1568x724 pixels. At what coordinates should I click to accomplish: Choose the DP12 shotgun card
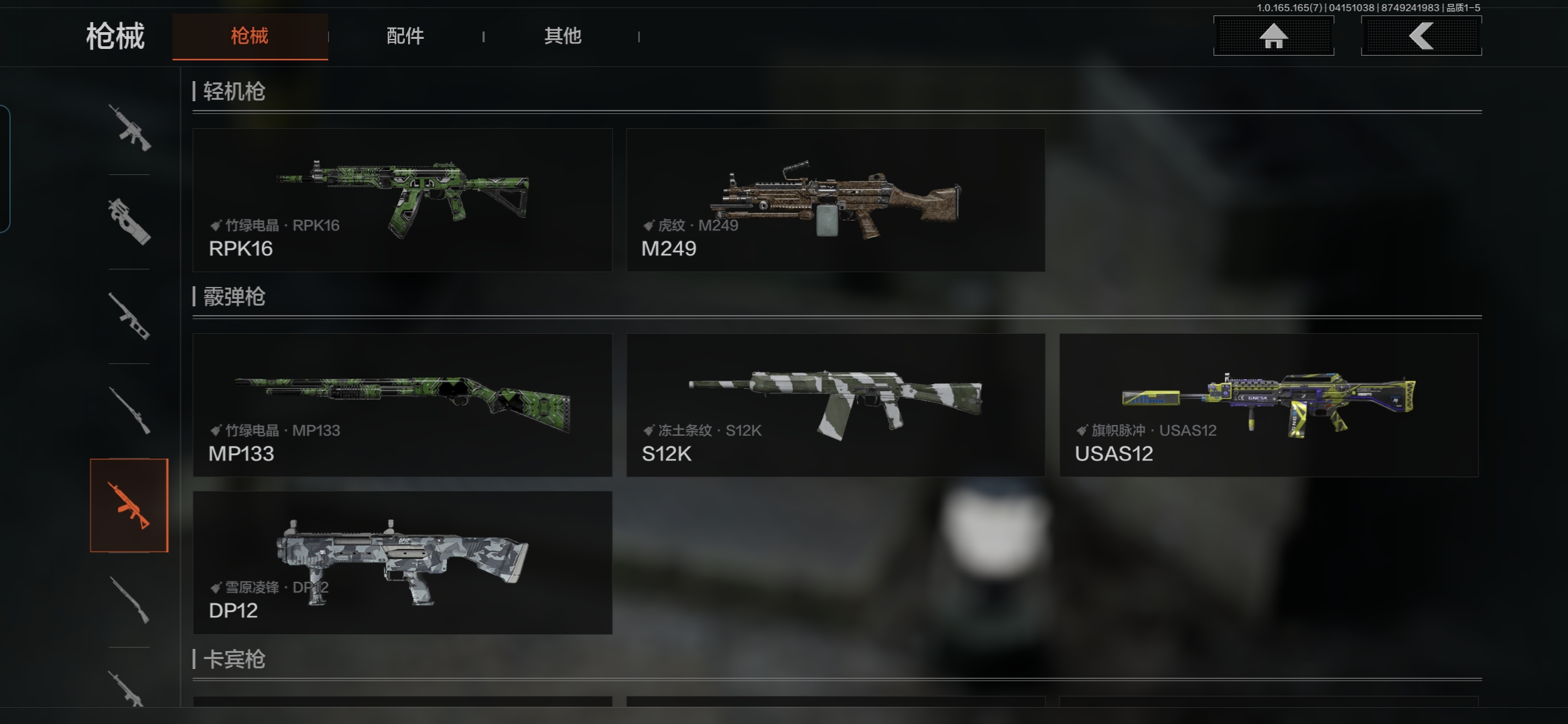coord(402,562)
